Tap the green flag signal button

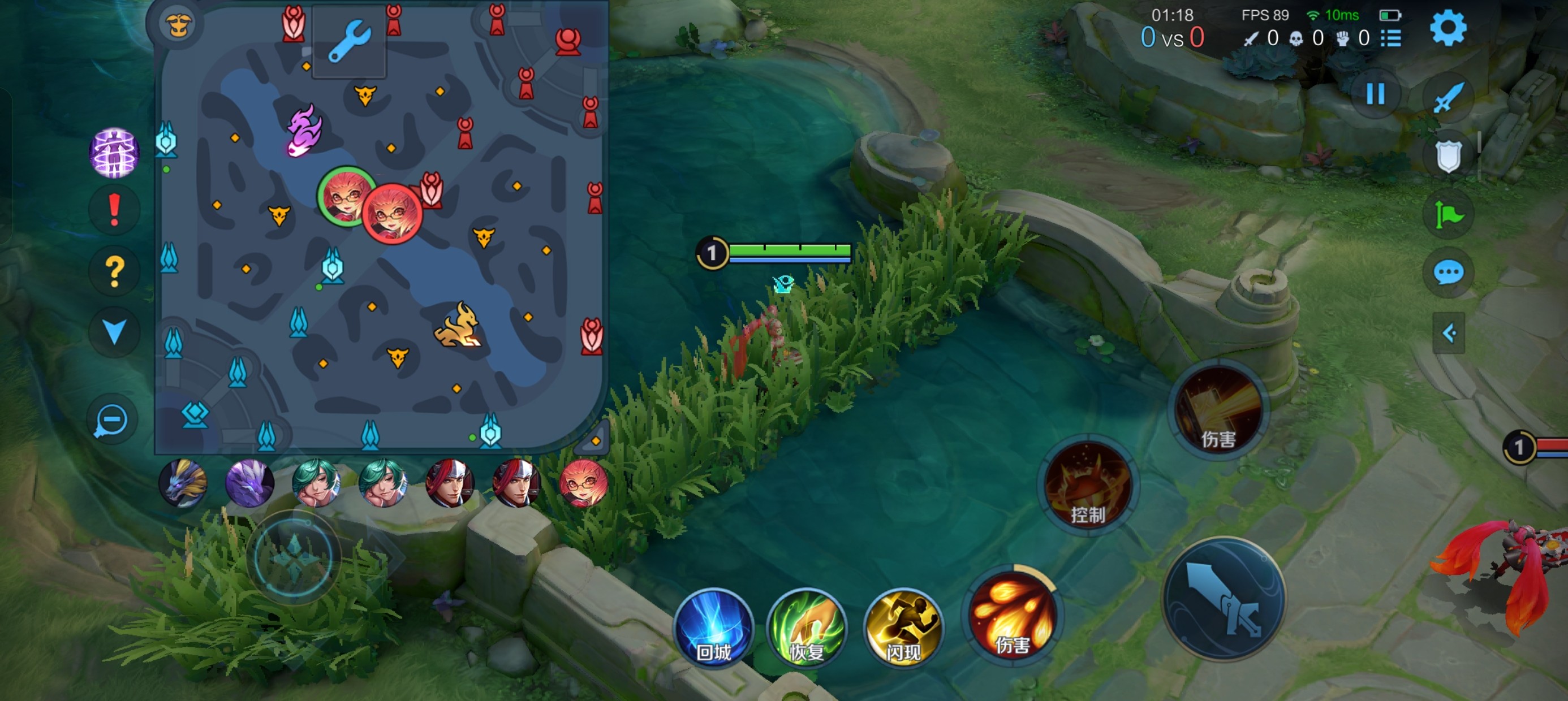(1448, 214)
